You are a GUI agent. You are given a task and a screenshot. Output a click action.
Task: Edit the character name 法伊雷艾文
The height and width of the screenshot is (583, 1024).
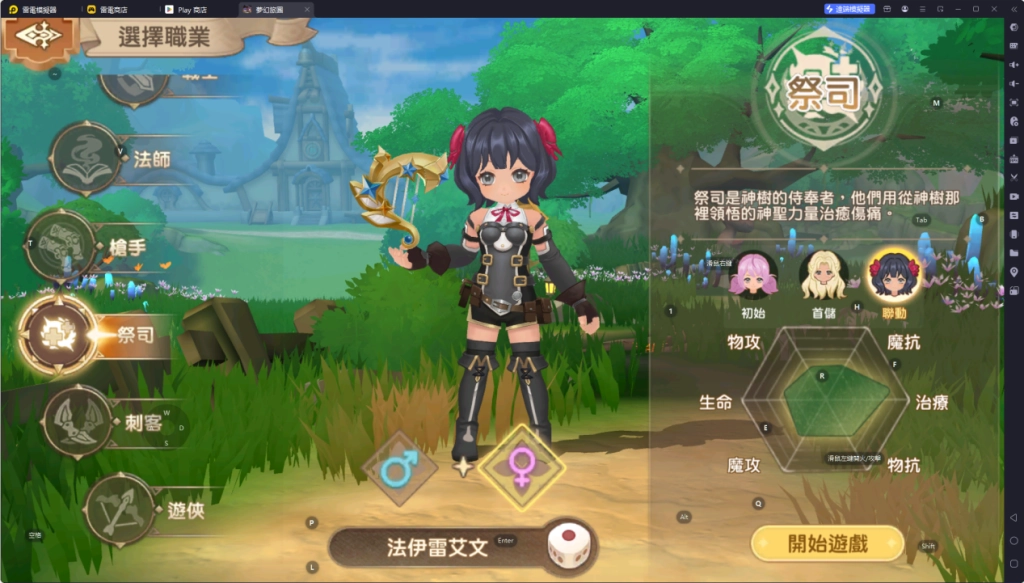pyautogui.click(x=437, y=548)
